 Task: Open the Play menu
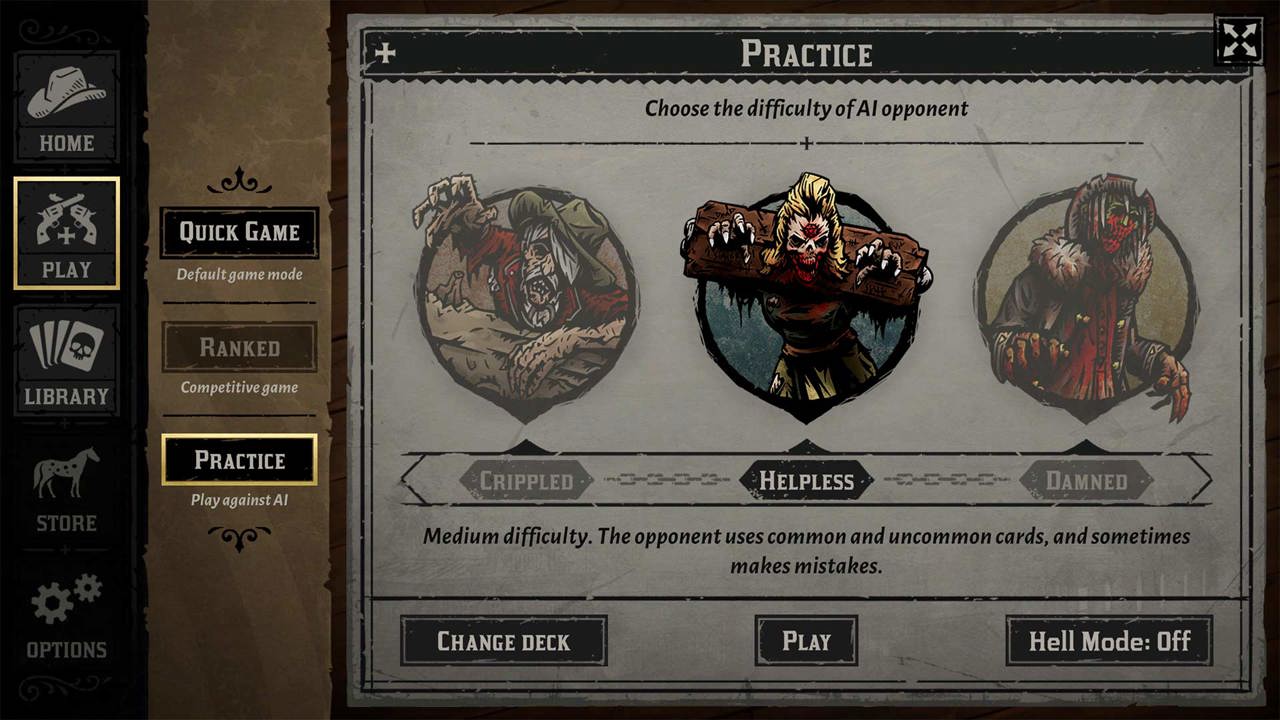[66, 233]
